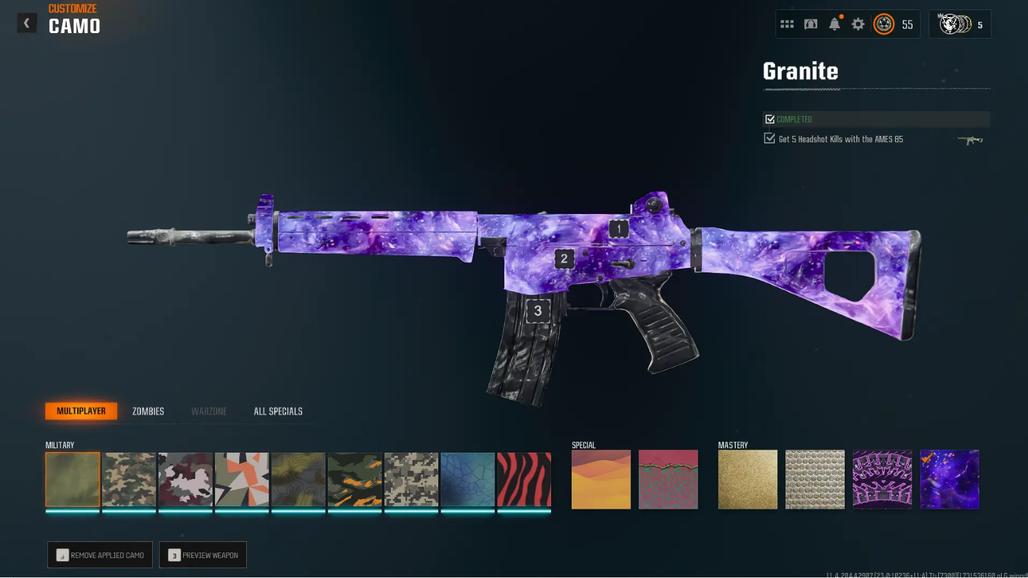This screenshot has height=578, width=1028.
Task: Select the orange desert dunes special camo
Action: coord(601,479)
